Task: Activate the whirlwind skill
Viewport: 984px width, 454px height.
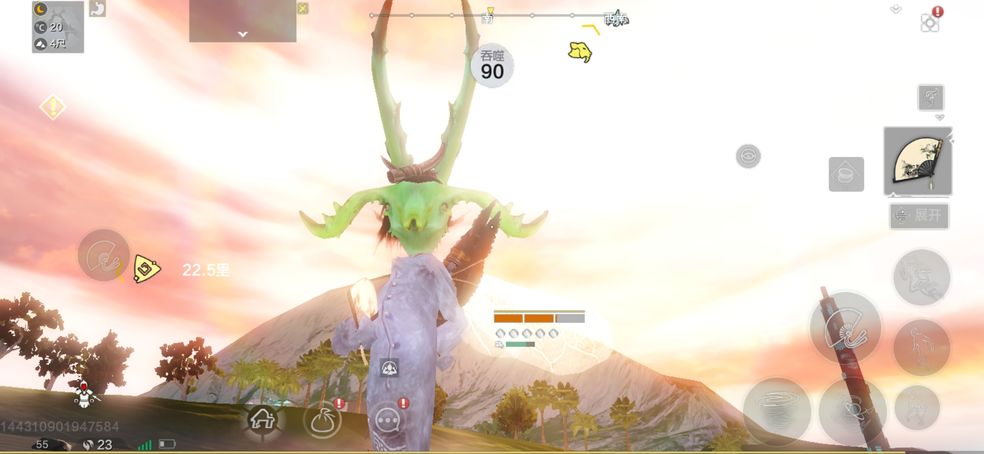Action: coord(776,410)
